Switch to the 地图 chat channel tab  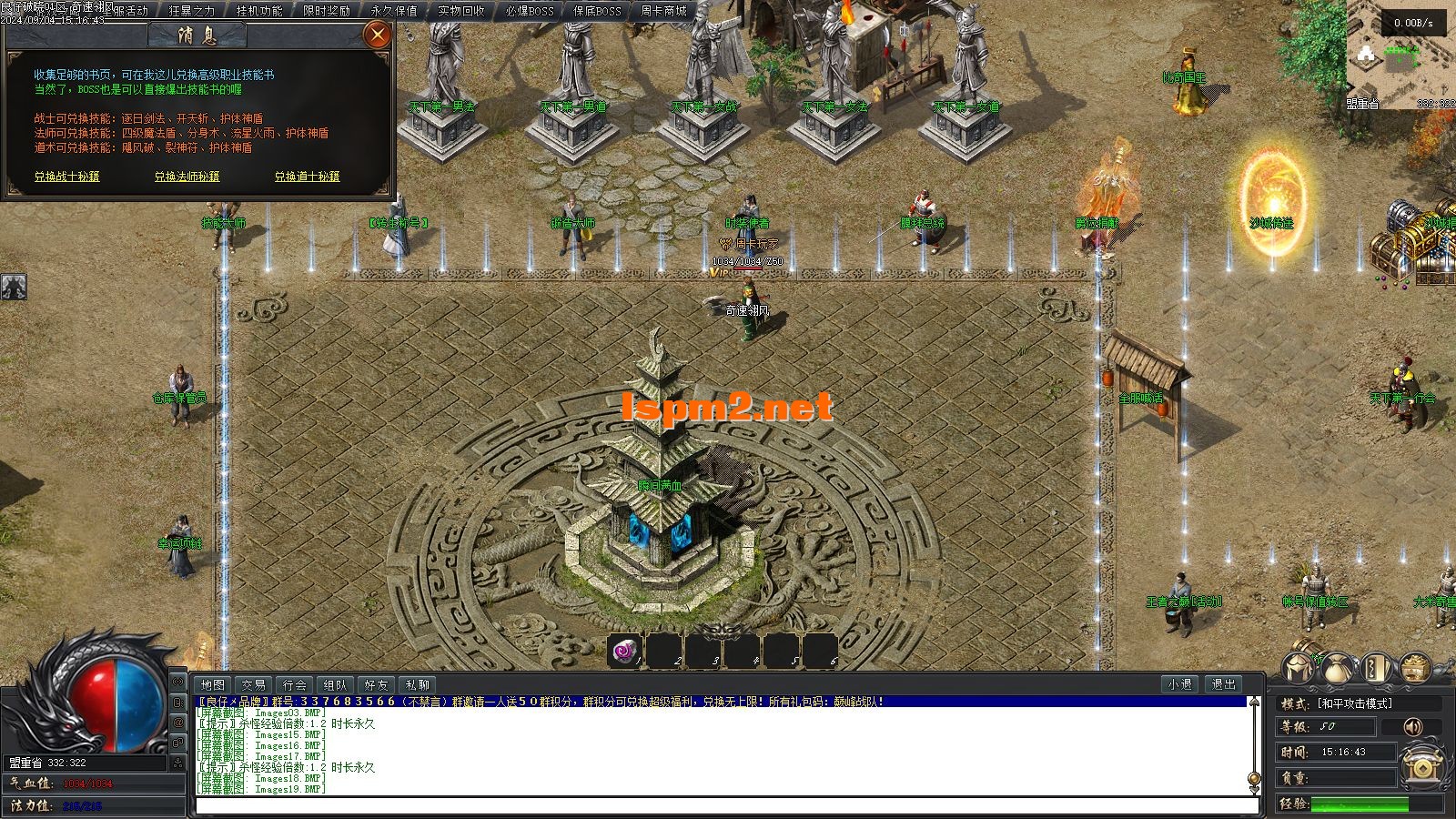click(214, 685)
